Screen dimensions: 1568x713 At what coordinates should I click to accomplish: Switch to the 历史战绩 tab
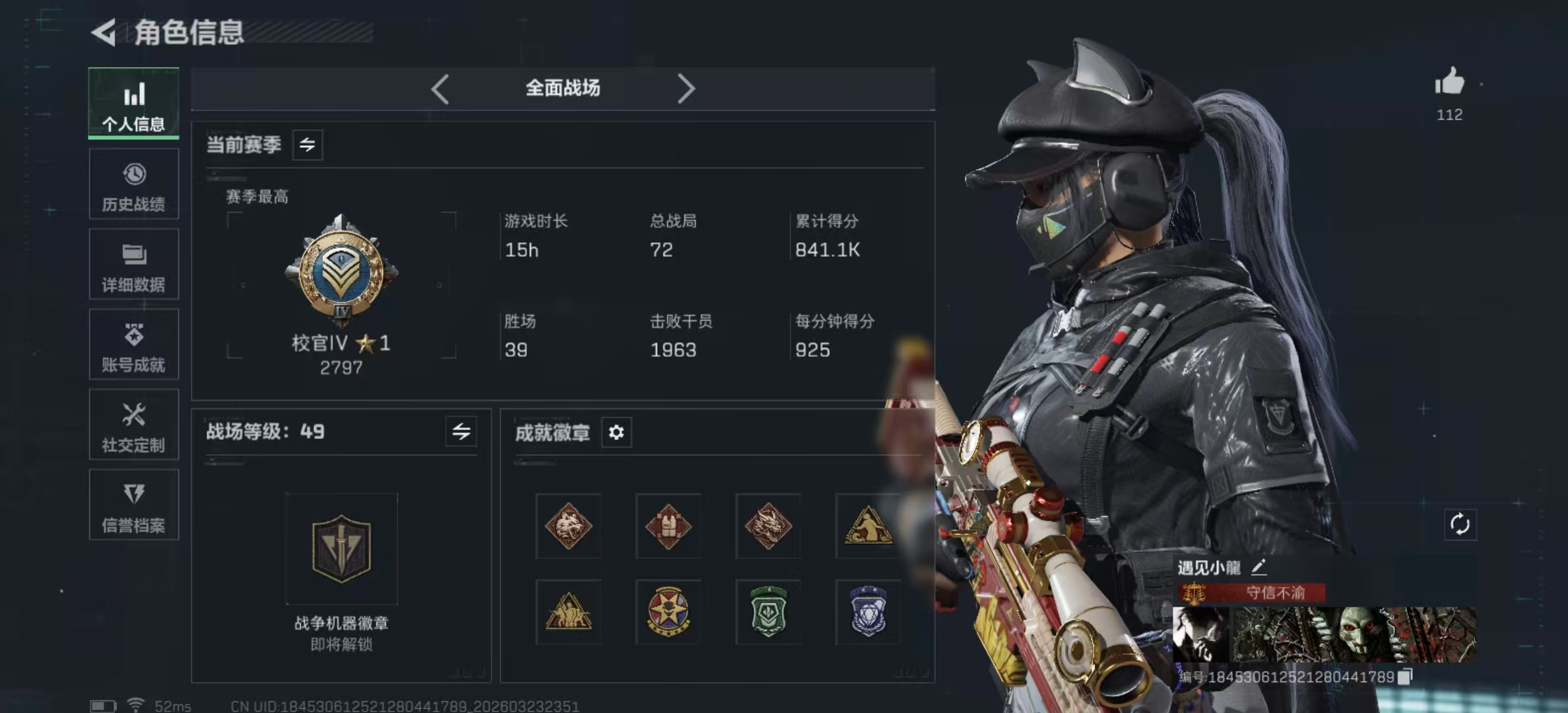[x=134, y=184]
